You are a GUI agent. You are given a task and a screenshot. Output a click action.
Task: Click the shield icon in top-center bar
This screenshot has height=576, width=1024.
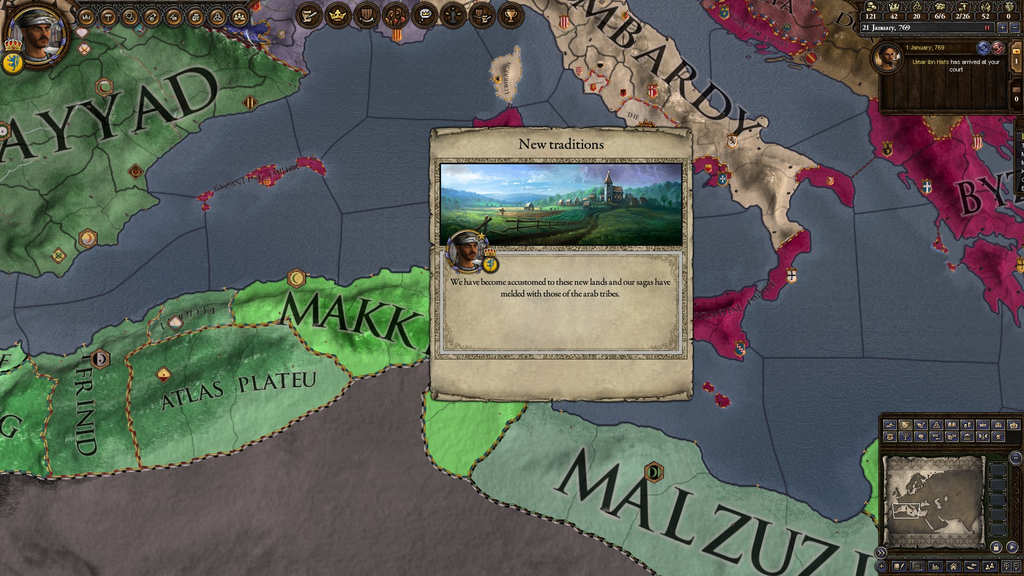click(367, 15)
